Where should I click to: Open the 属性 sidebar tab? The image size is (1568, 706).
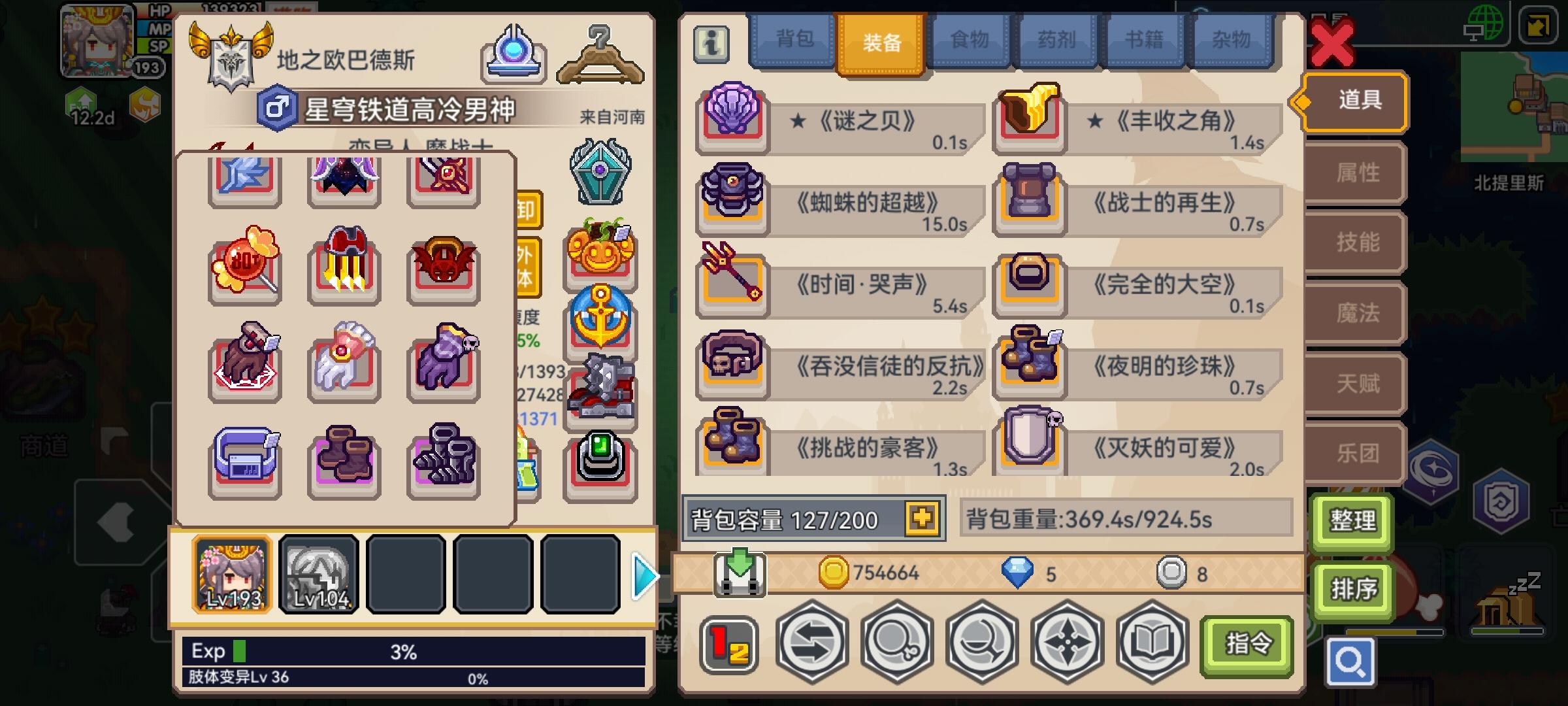1354,172
